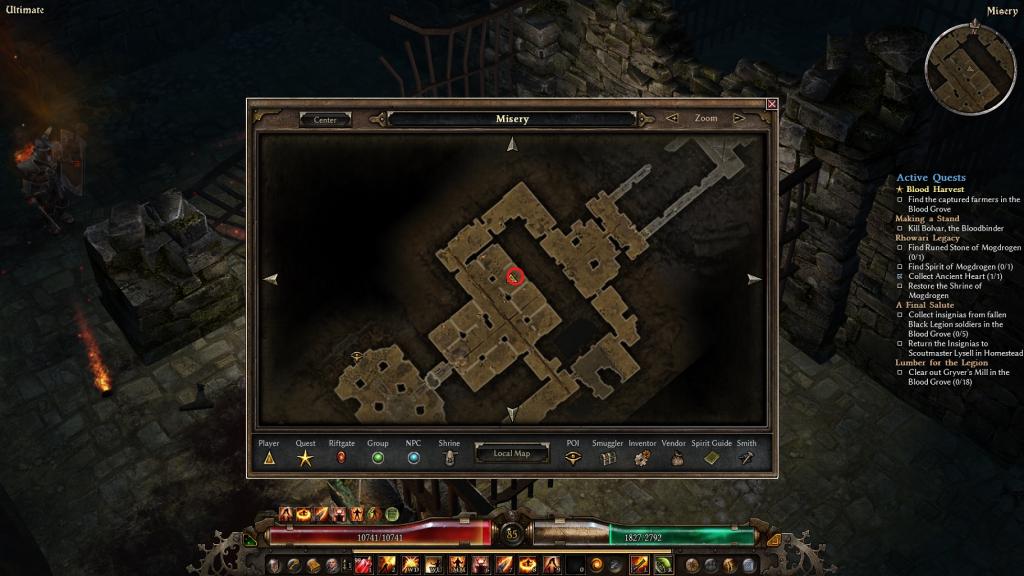Select the Blood Harvest quest entry
1024x576 pixels.
pyautogui.click(x=935, y=189)
